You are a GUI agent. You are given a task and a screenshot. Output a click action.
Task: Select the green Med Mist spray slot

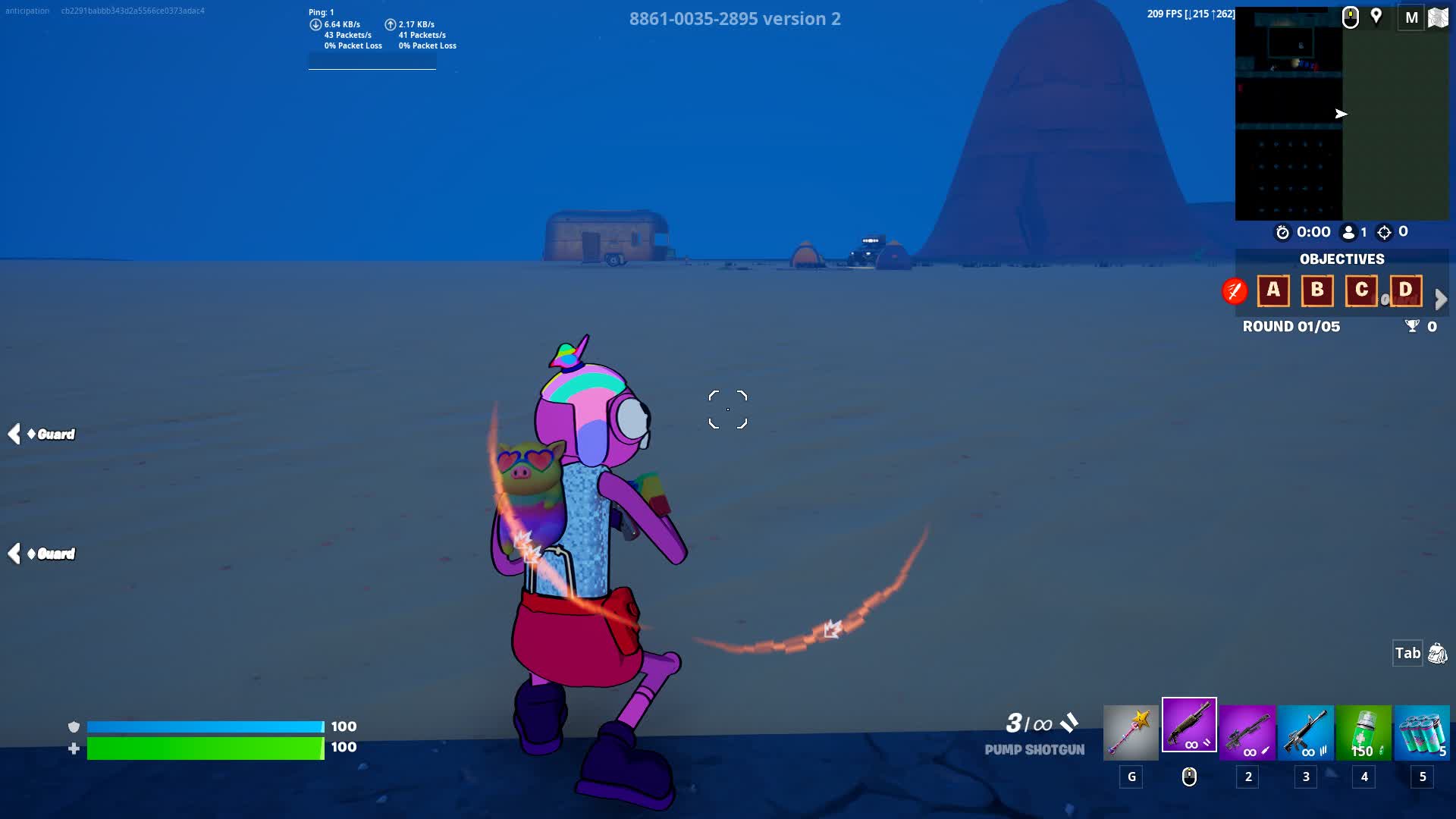pos(1363,733)
